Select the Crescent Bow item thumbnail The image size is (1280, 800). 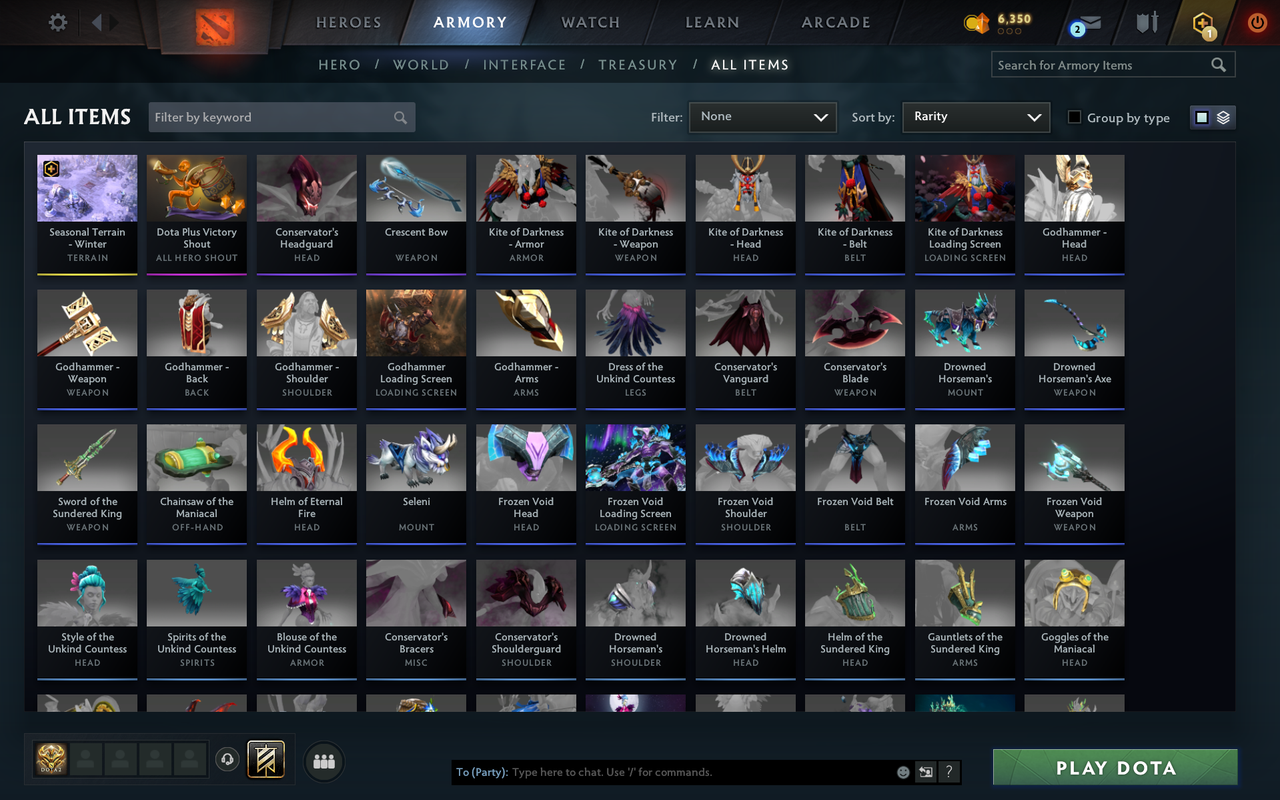pos(415,187)
